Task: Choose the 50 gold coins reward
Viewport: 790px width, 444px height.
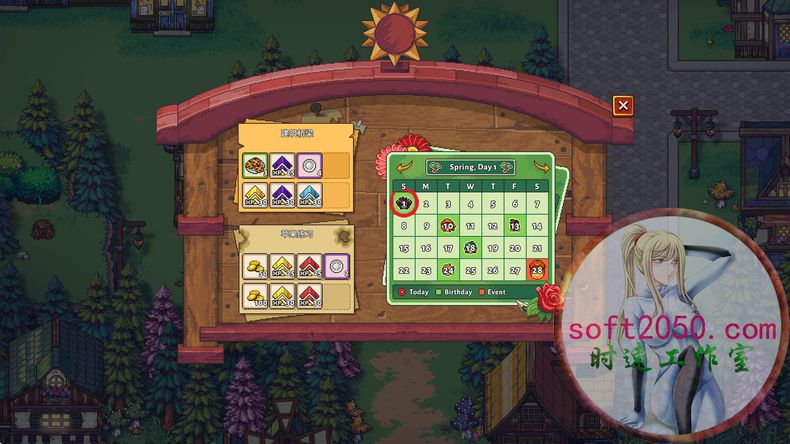Action: tap(254, 265)
